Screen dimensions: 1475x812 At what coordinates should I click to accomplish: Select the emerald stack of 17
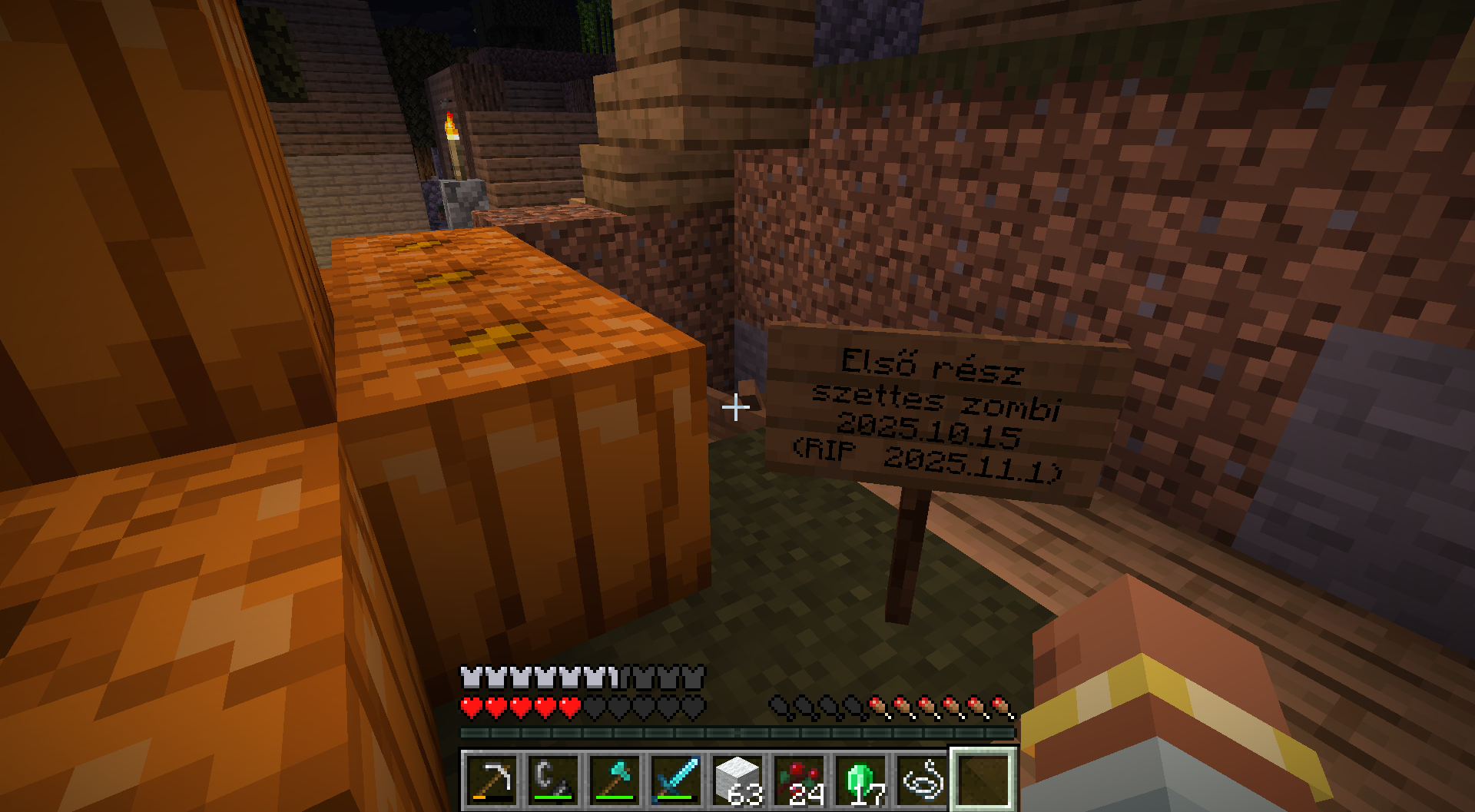860,781
